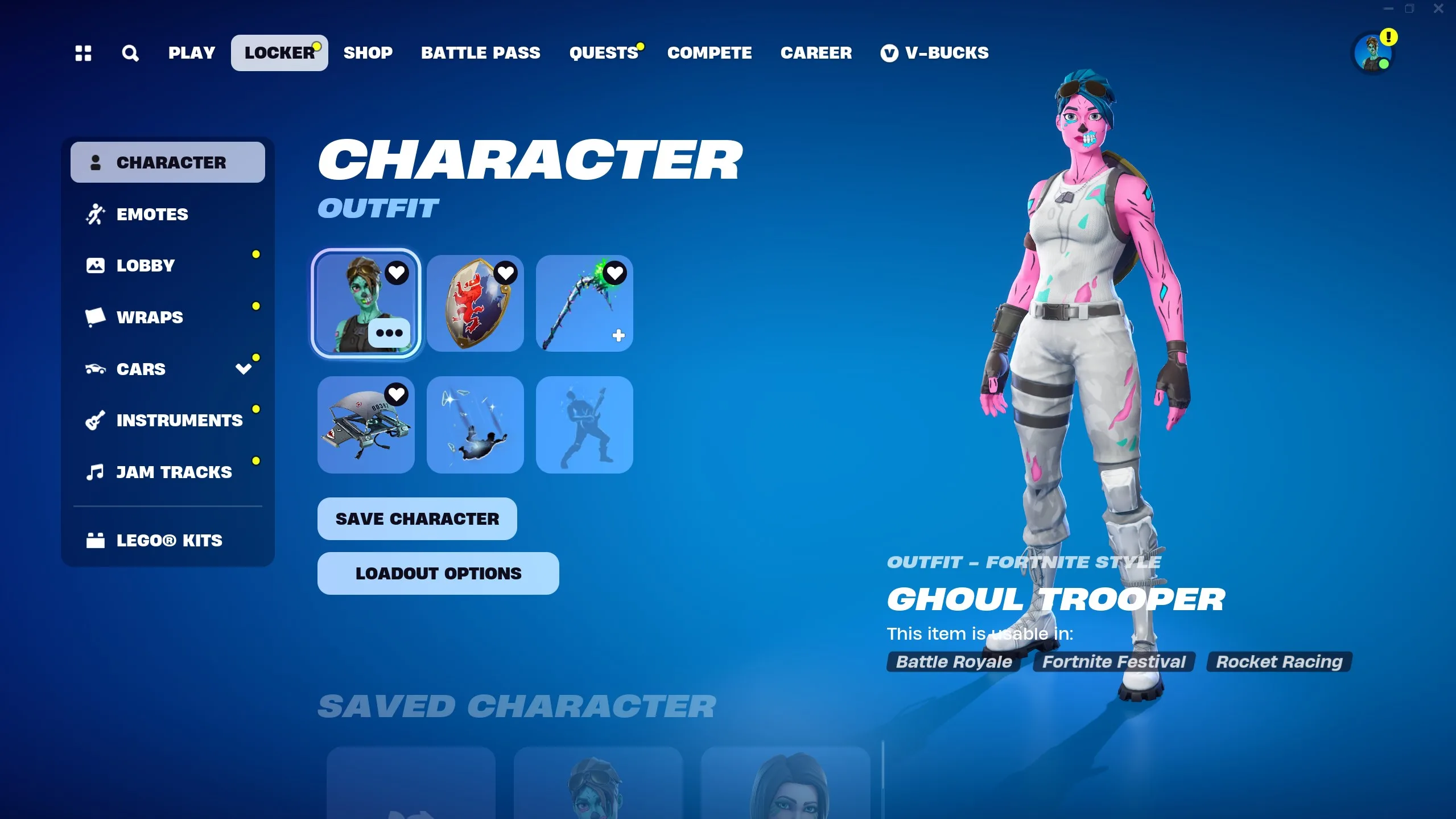This screenshot has height=819, width=1456.
Task: Open the four-square grid menu icon
Action: (83, 53)
